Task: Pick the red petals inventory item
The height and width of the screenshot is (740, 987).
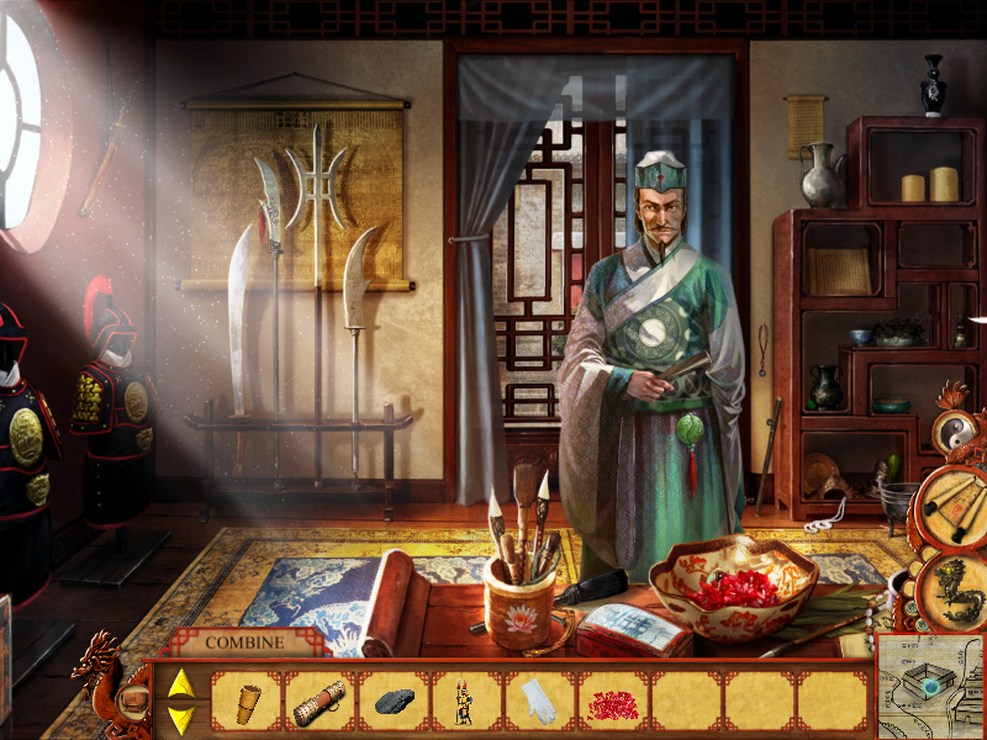Action: point(613,703)
